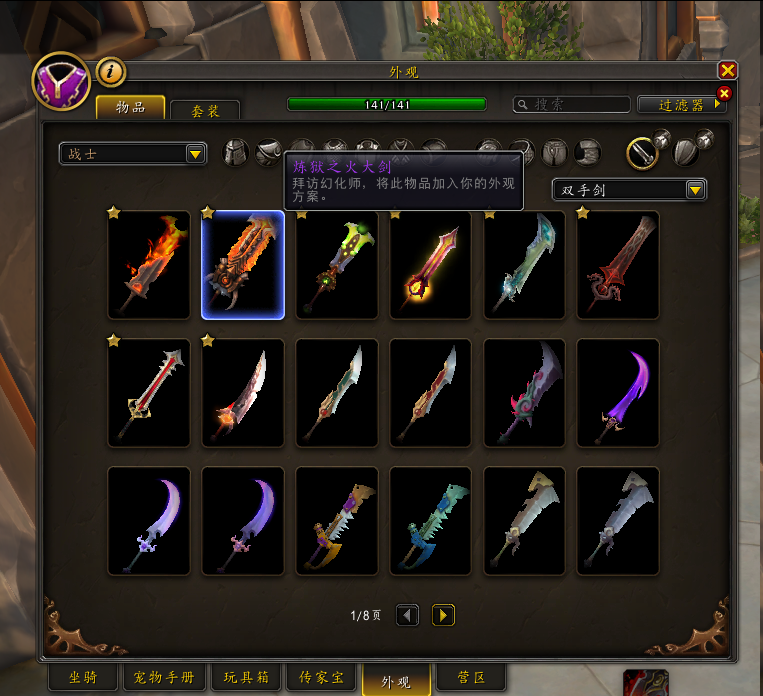Choose the head helmet slot icon
763x696 pixels.
click(x=235, y=153)
